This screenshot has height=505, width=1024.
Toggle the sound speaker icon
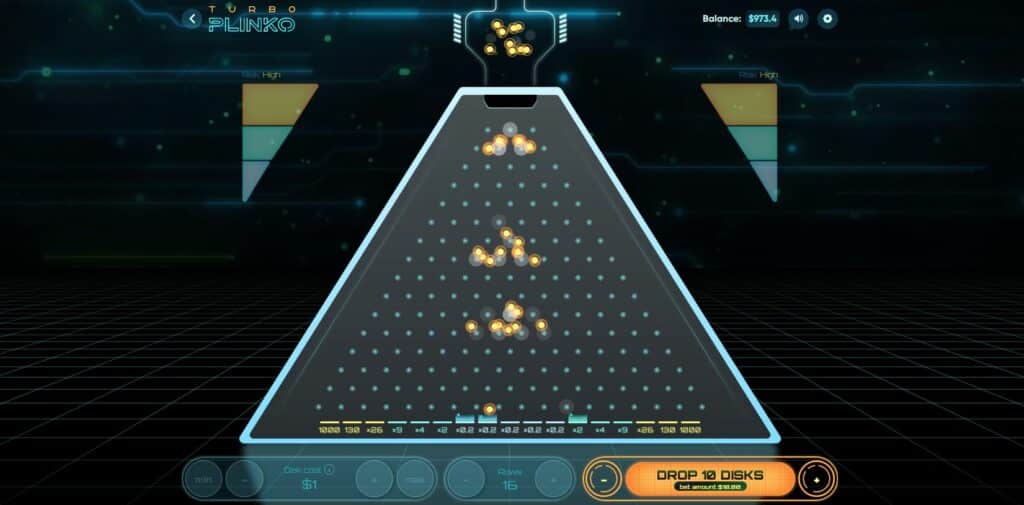798,19
